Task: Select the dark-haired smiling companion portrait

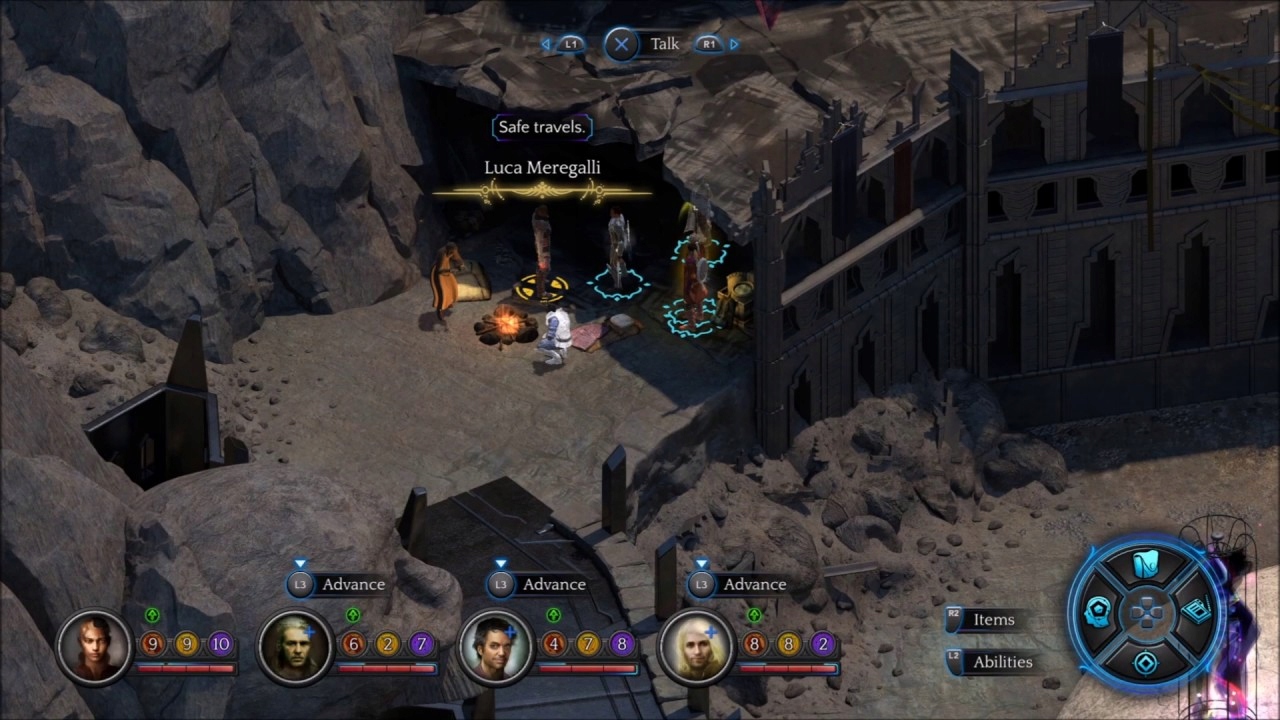Action: pyautogui.click(x=496, y=646)
